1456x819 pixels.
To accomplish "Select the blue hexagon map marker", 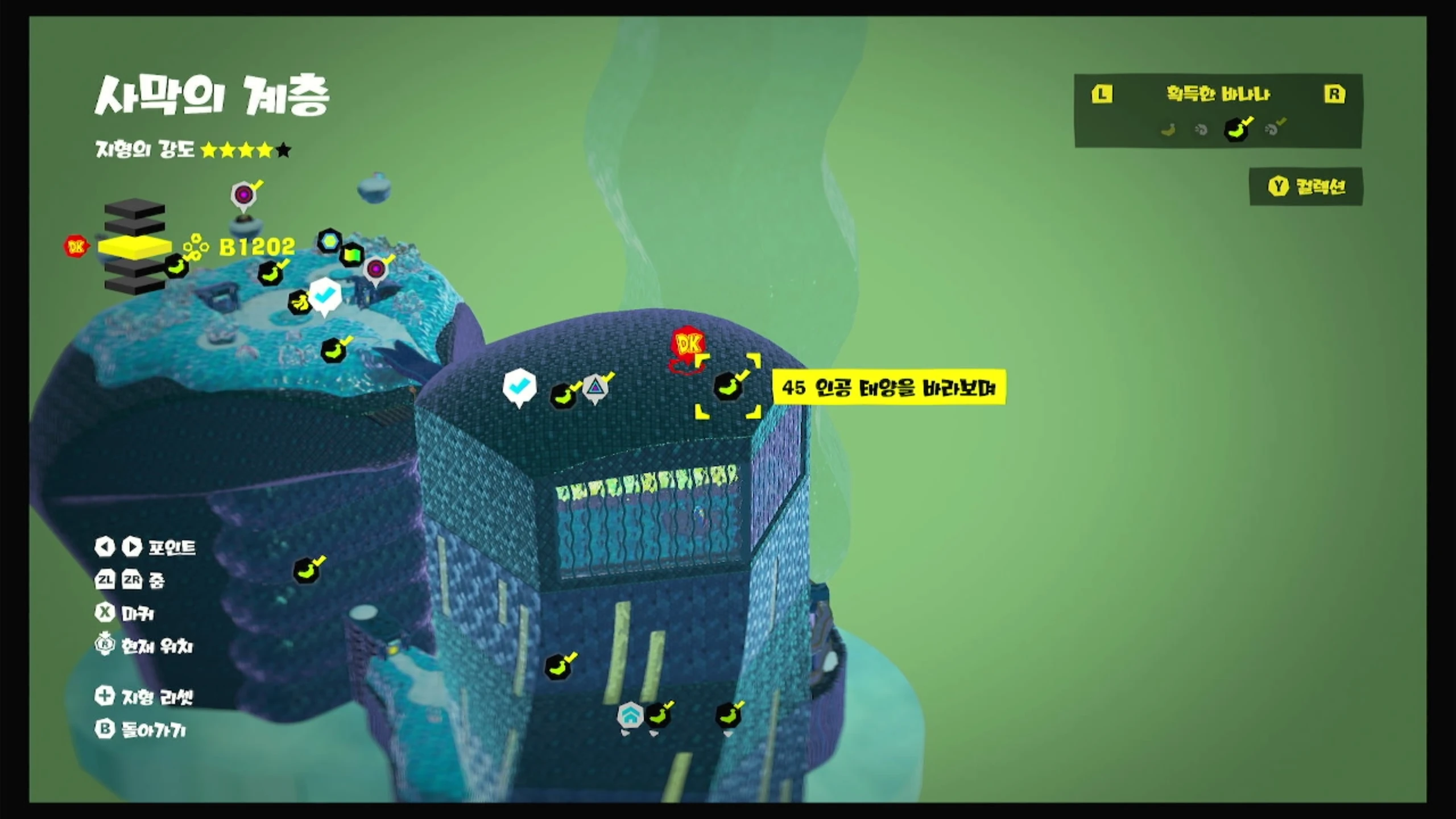I will pos(329,241).
